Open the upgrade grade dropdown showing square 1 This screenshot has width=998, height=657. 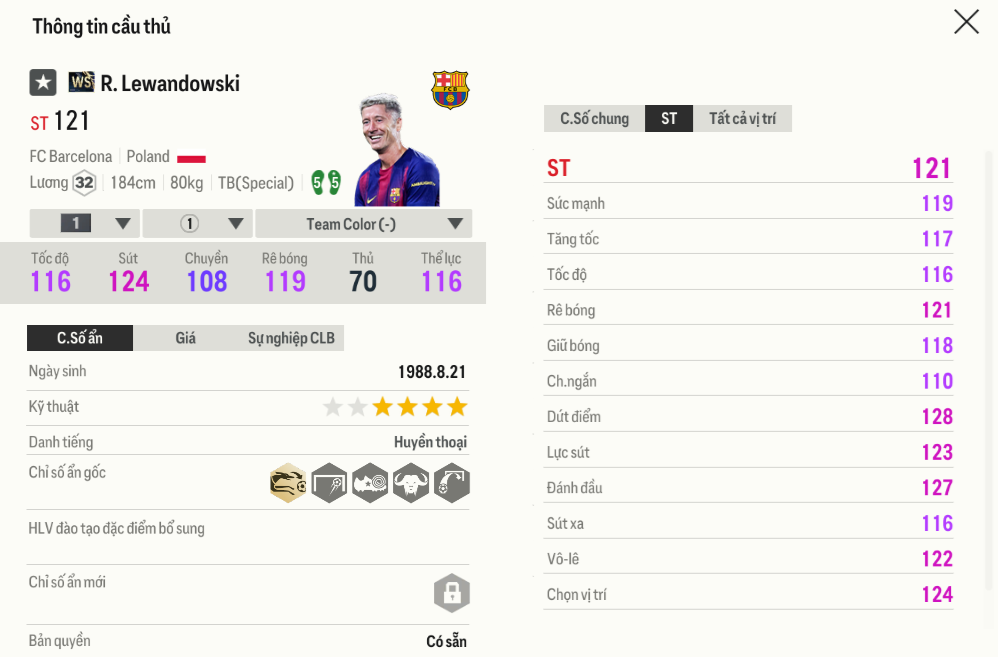point(85,224)
